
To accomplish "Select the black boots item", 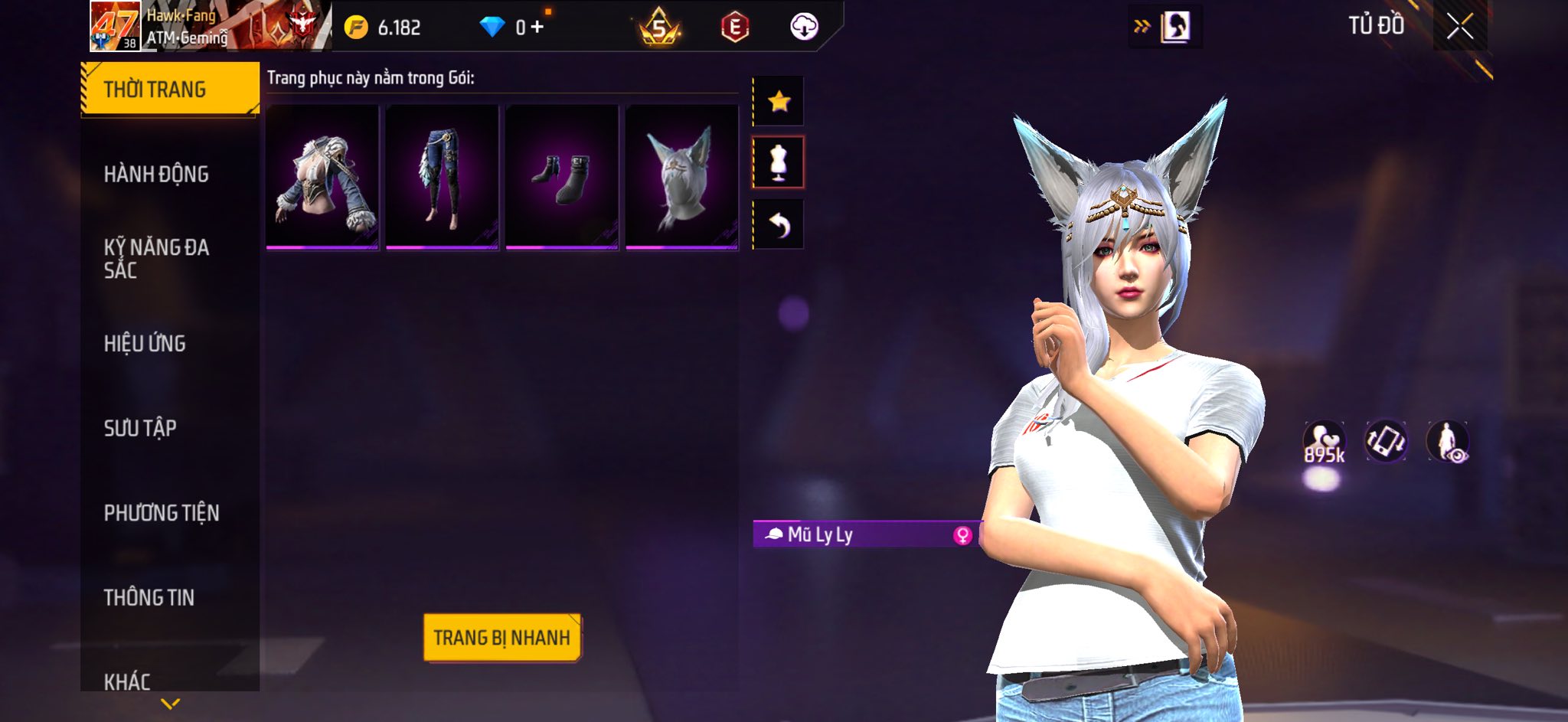I will (562, 177).
